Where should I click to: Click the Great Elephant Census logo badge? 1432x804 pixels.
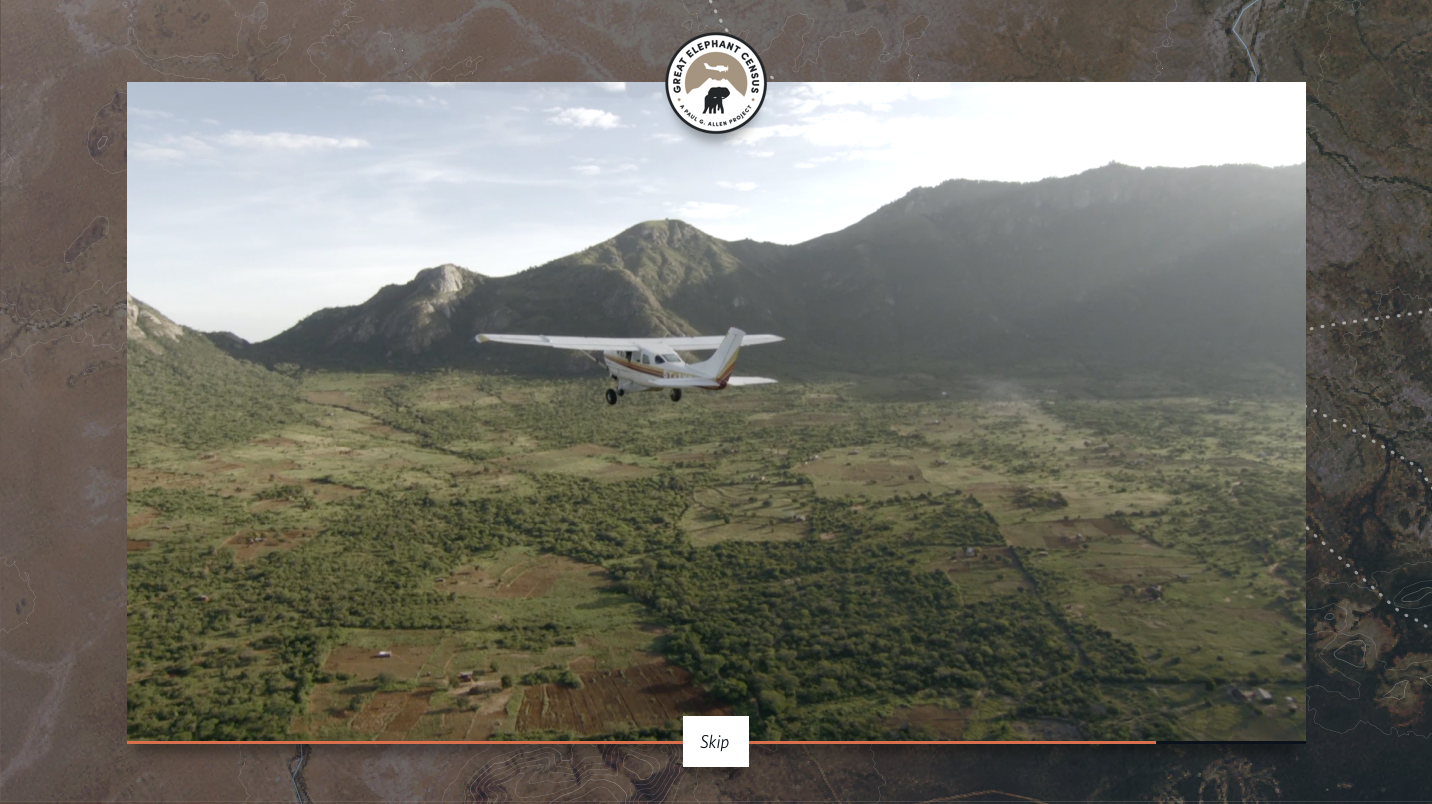[x=716, y=84]
